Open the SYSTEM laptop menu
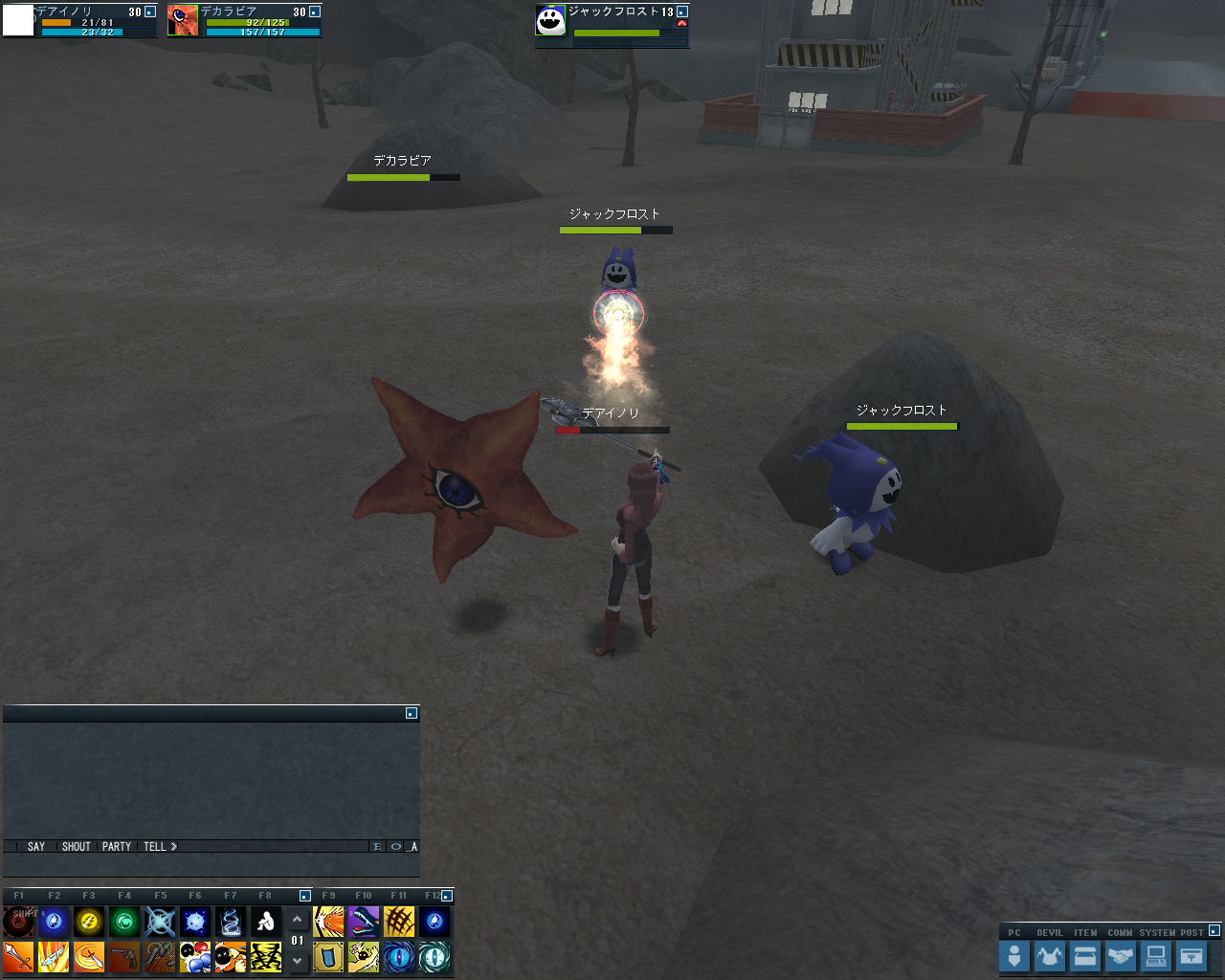Screen dimensions: 1225x980 tap(1156, 956)
